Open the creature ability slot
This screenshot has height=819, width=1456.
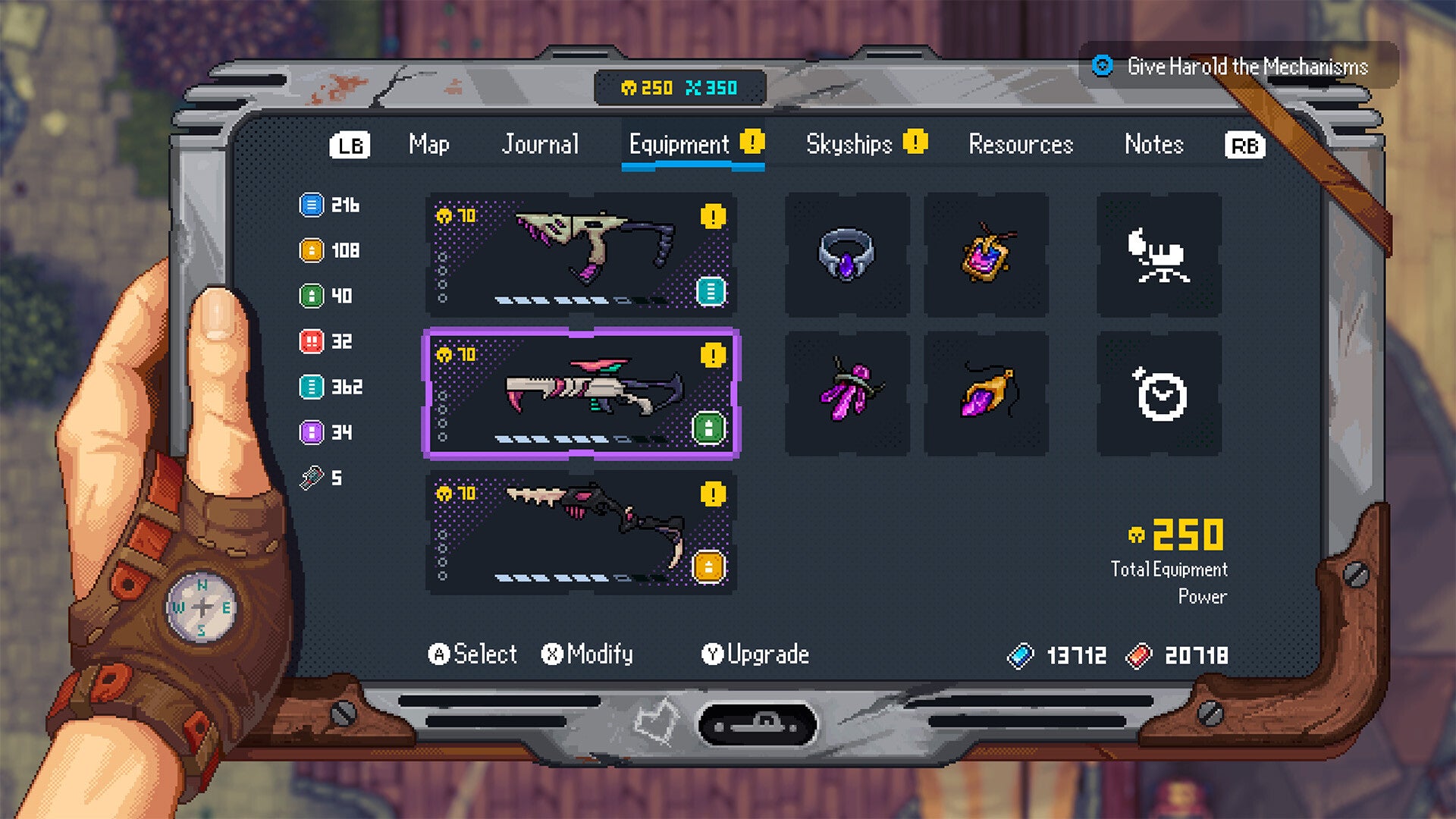coord(1159,254)
